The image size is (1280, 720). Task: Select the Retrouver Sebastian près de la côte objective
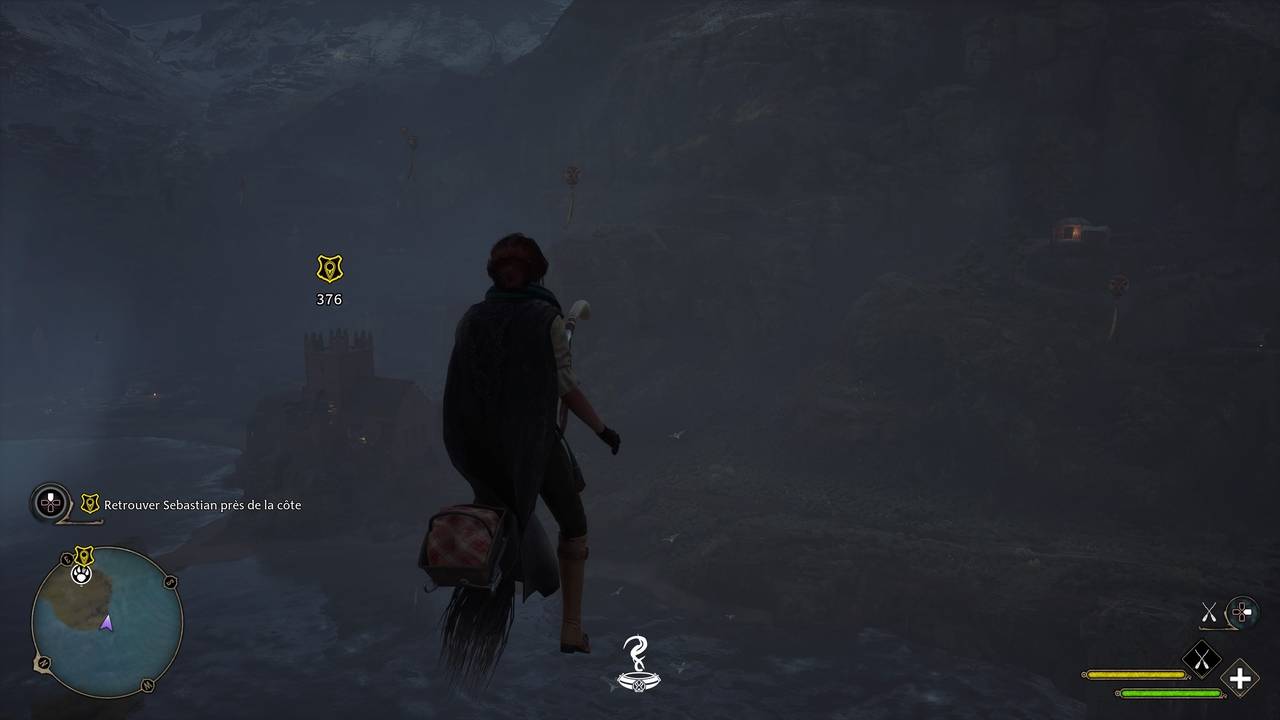(202, 505)
